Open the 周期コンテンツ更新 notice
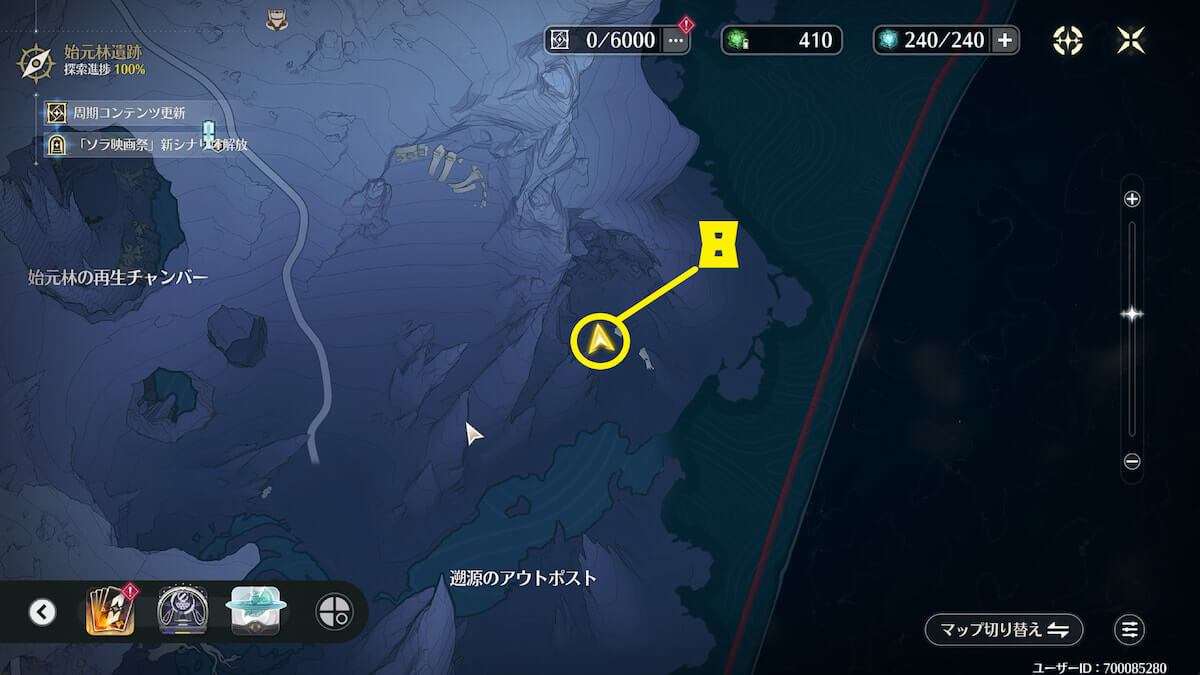This screenshot has height=675, width=1200. click(128, 113)
